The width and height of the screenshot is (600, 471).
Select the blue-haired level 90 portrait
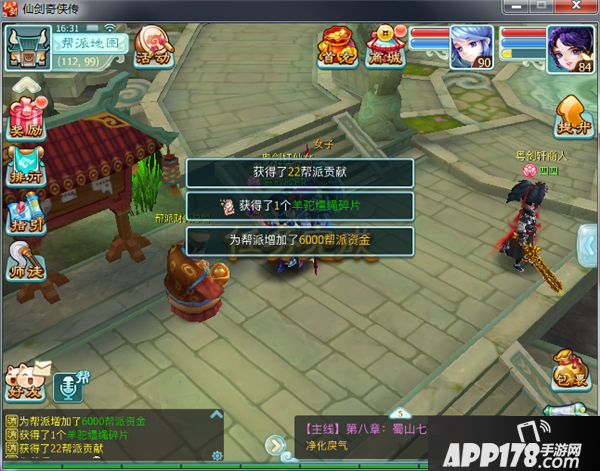pyautogui.click(x=470, y=47)
